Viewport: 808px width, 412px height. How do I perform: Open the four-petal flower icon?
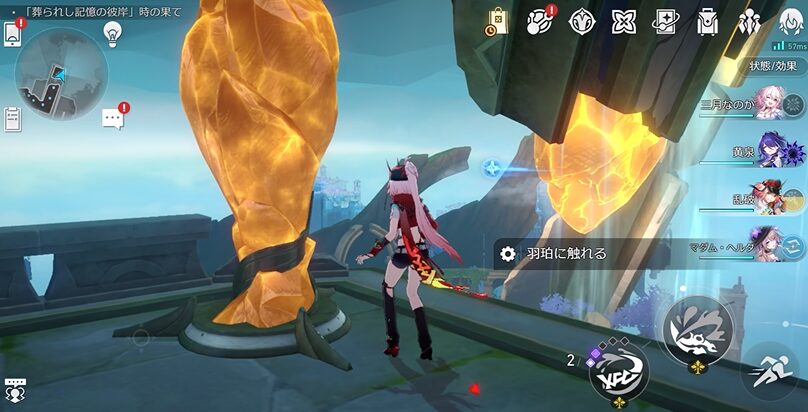(x=624, y=21)
